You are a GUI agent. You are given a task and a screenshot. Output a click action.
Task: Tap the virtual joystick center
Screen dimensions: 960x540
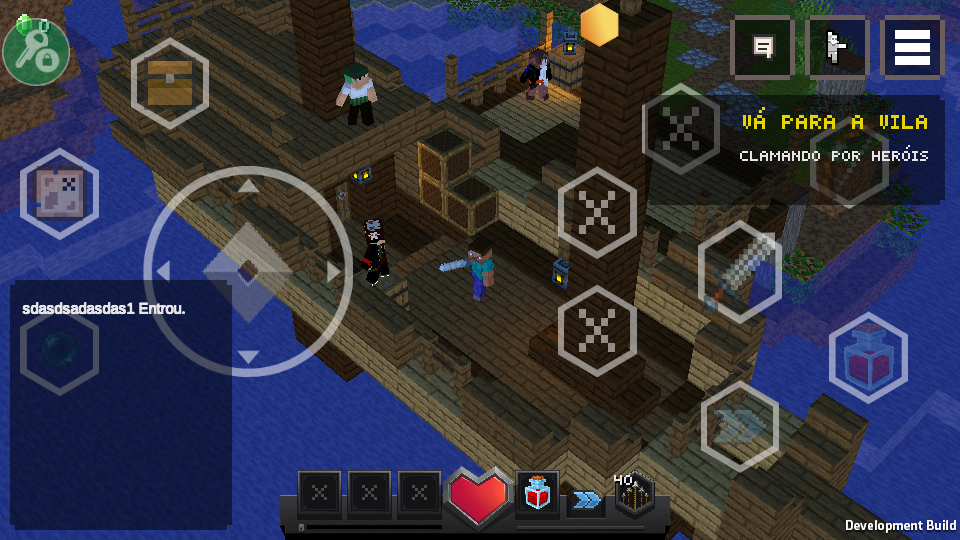tap(248, 271)
